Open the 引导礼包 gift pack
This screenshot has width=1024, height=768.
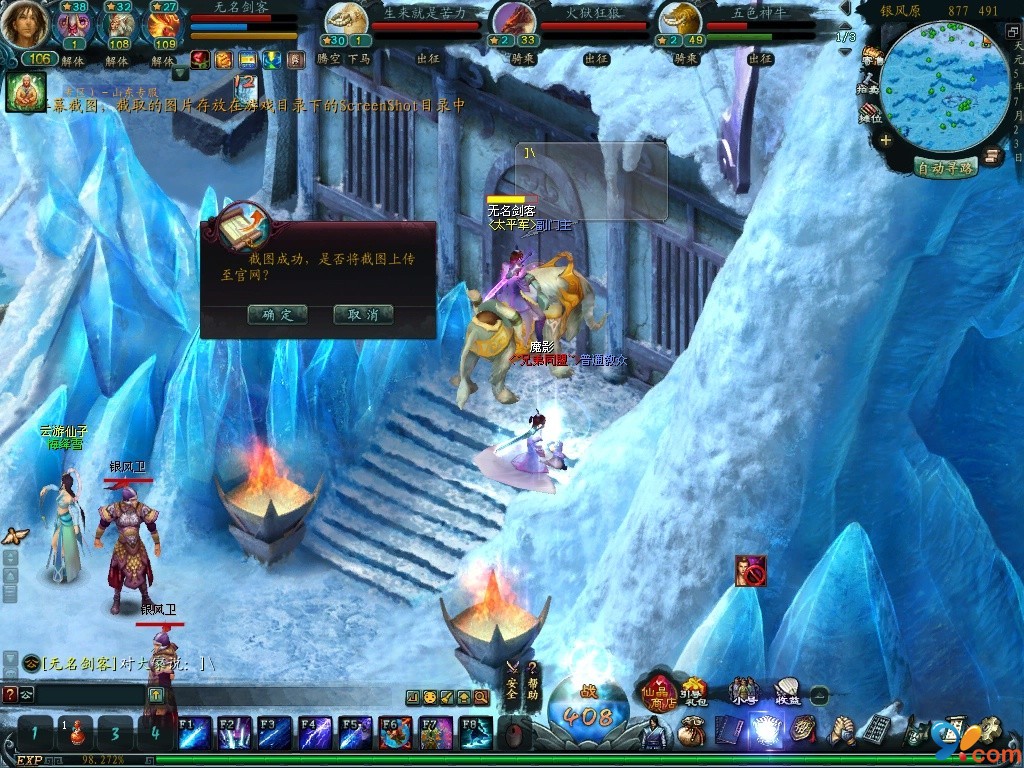(693, 691)
